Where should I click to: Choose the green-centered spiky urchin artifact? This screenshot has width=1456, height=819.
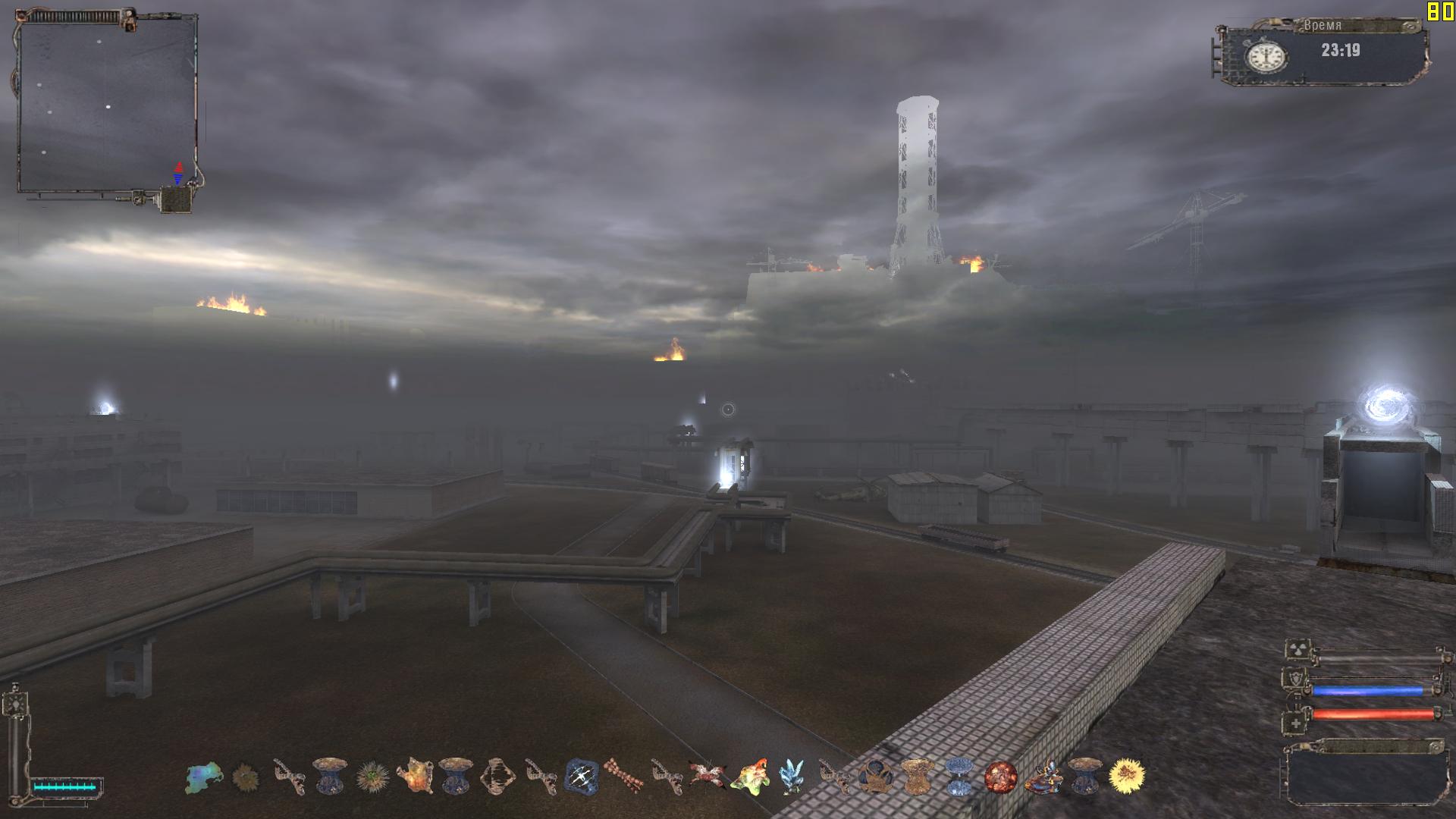[372, 777]
